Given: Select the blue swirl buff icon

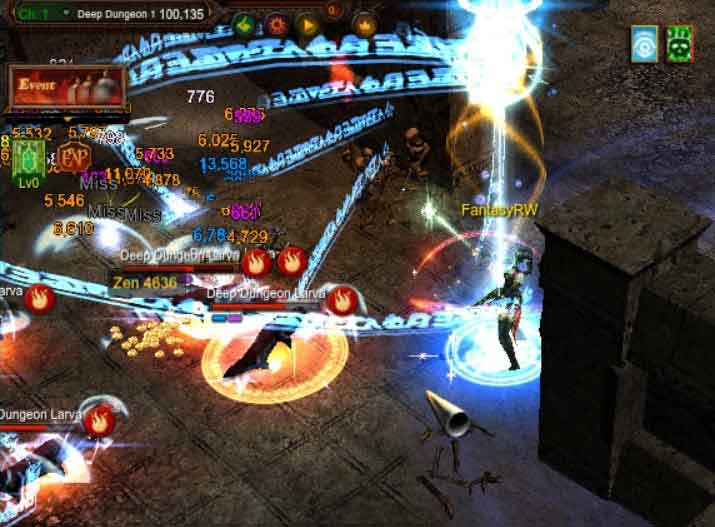Looking at the screenshot, I should (x=645, y=45).
